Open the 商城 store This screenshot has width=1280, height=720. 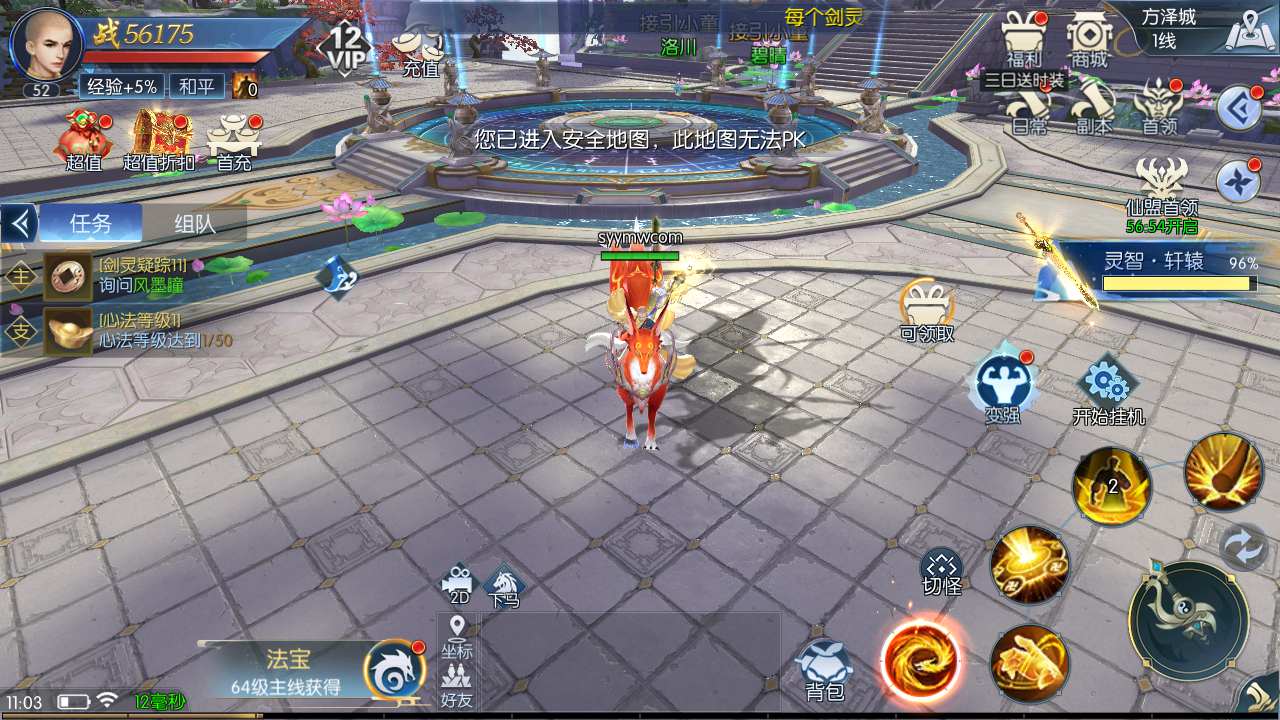(1089, 38)
